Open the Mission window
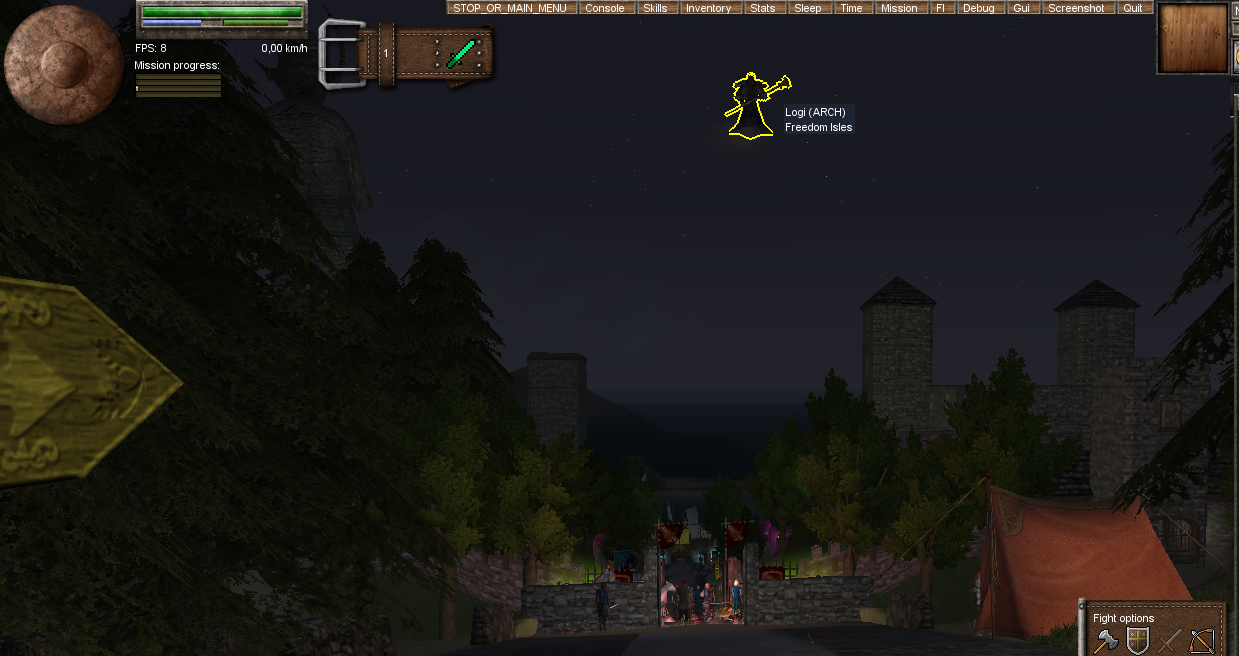This screenshot has height=656, width=1239. (899, 8)
